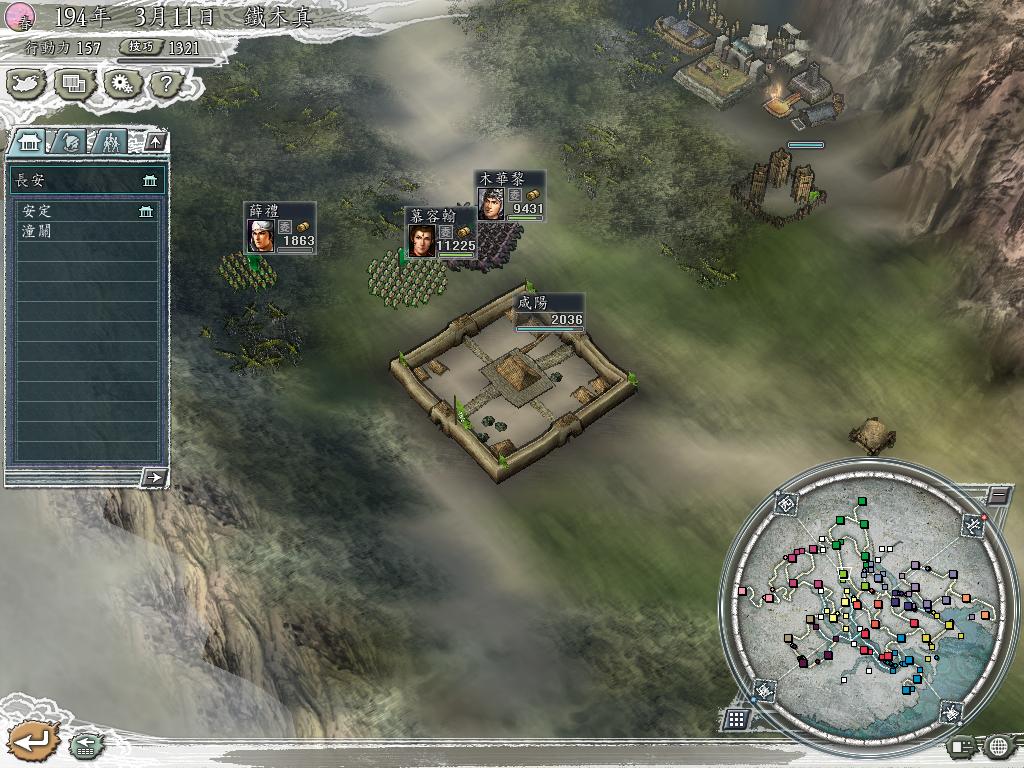1024x768 pixels.
Task: Select 木華黎's army unit label
Action: (x=510, y=195)
